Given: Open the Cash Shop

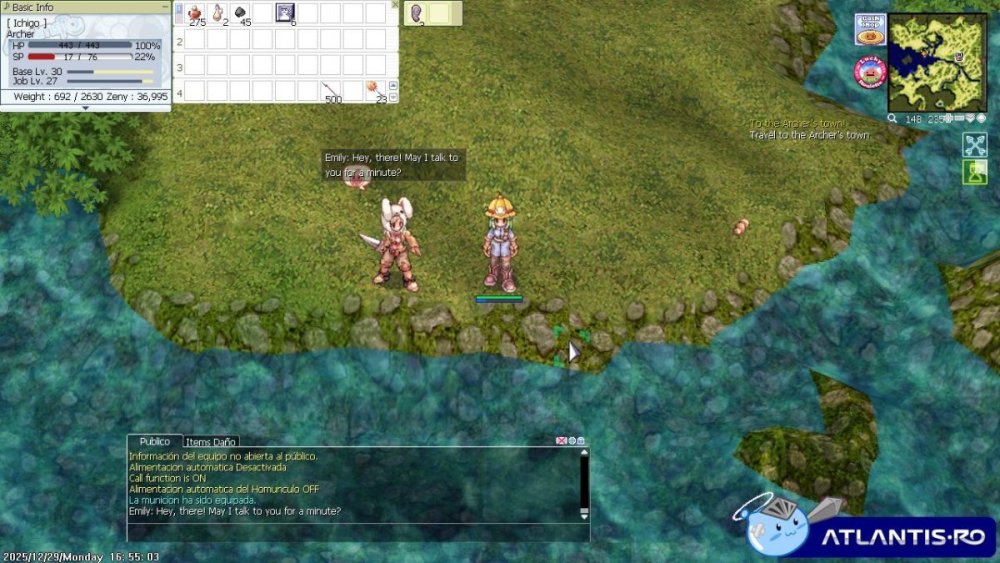Looking at the screenshot, I should (x=869, y=29).
